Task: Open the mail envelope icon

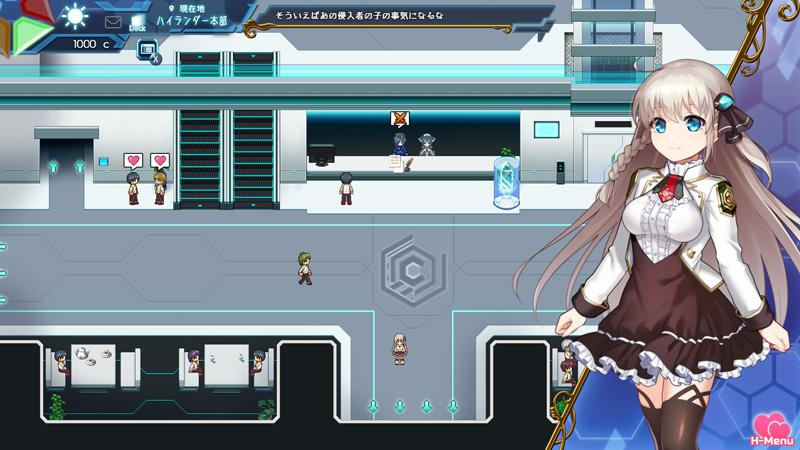Action: pos(113,20)
